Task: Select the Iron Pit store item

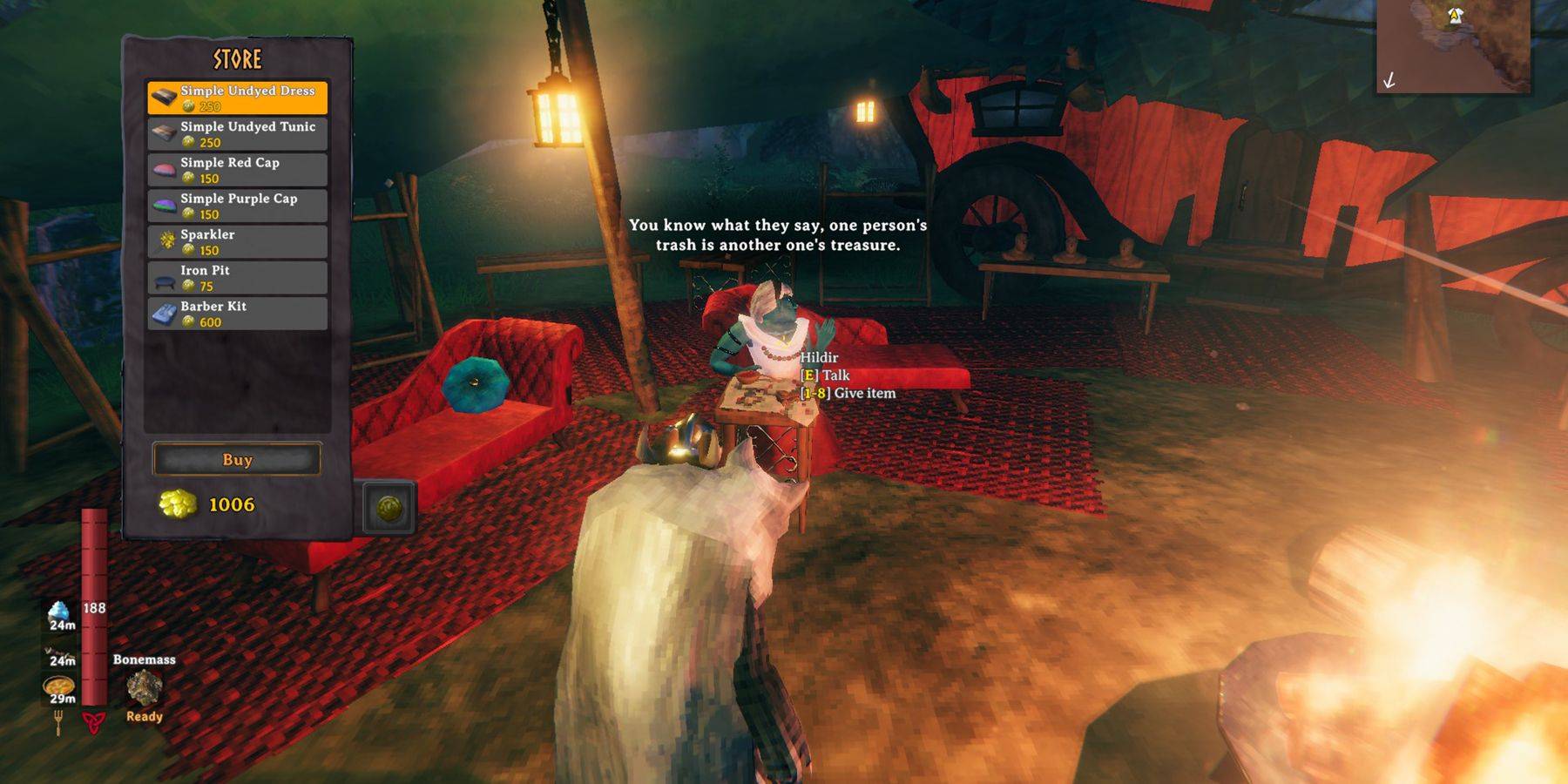Action: [237, 278]
